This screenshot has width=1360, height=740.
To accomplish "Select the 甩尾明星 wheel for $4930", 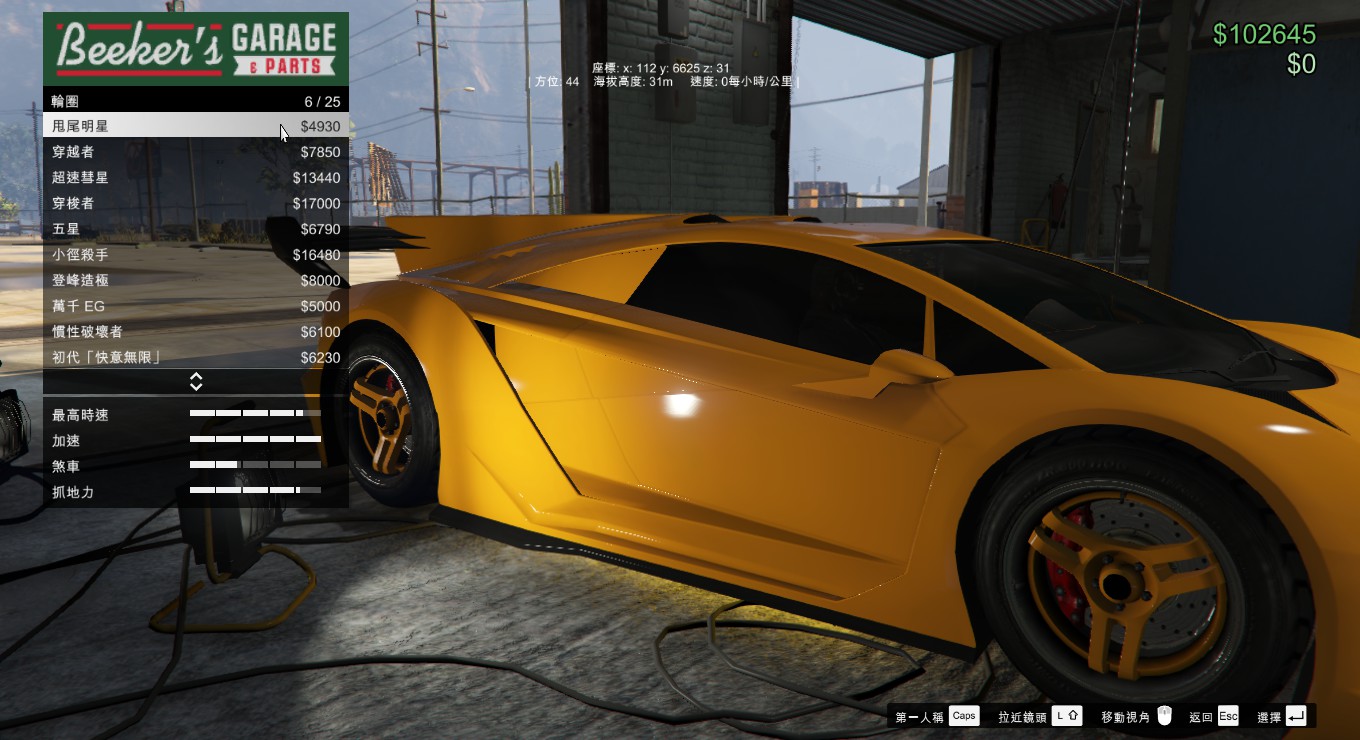I will [x=195, y=126].
